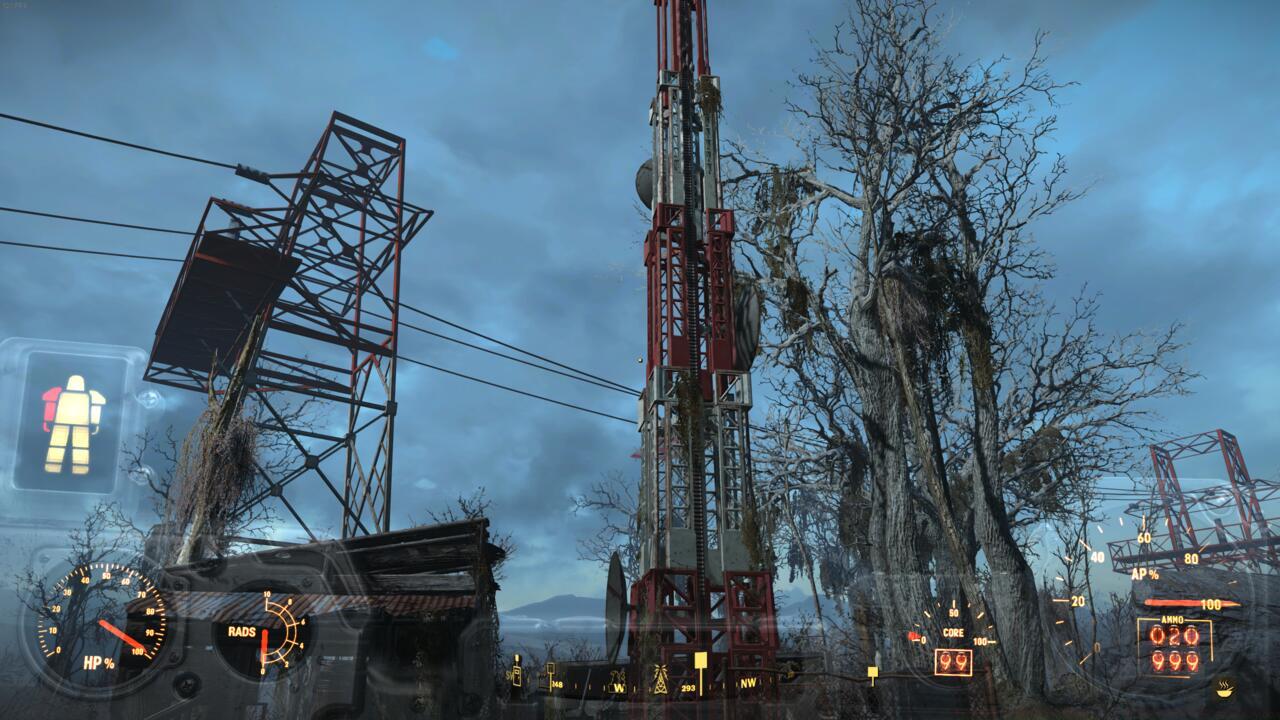
Task: Click the red low-core warning icon beside CORE gauge
Action: [913, 636]
